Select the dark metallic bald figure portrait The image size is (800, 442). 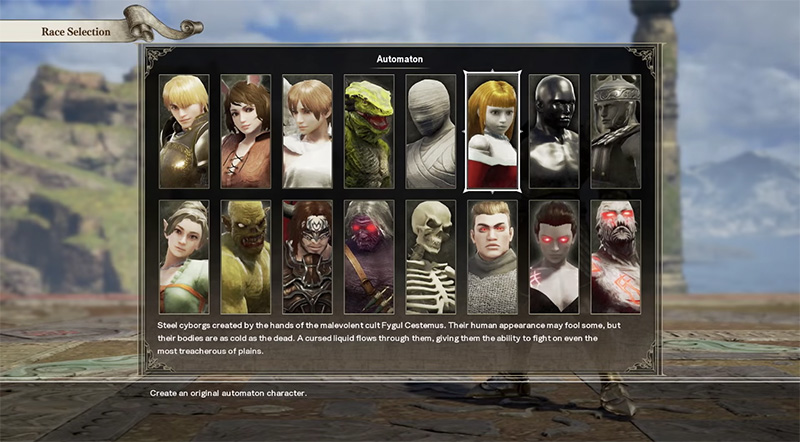point(554,131)
